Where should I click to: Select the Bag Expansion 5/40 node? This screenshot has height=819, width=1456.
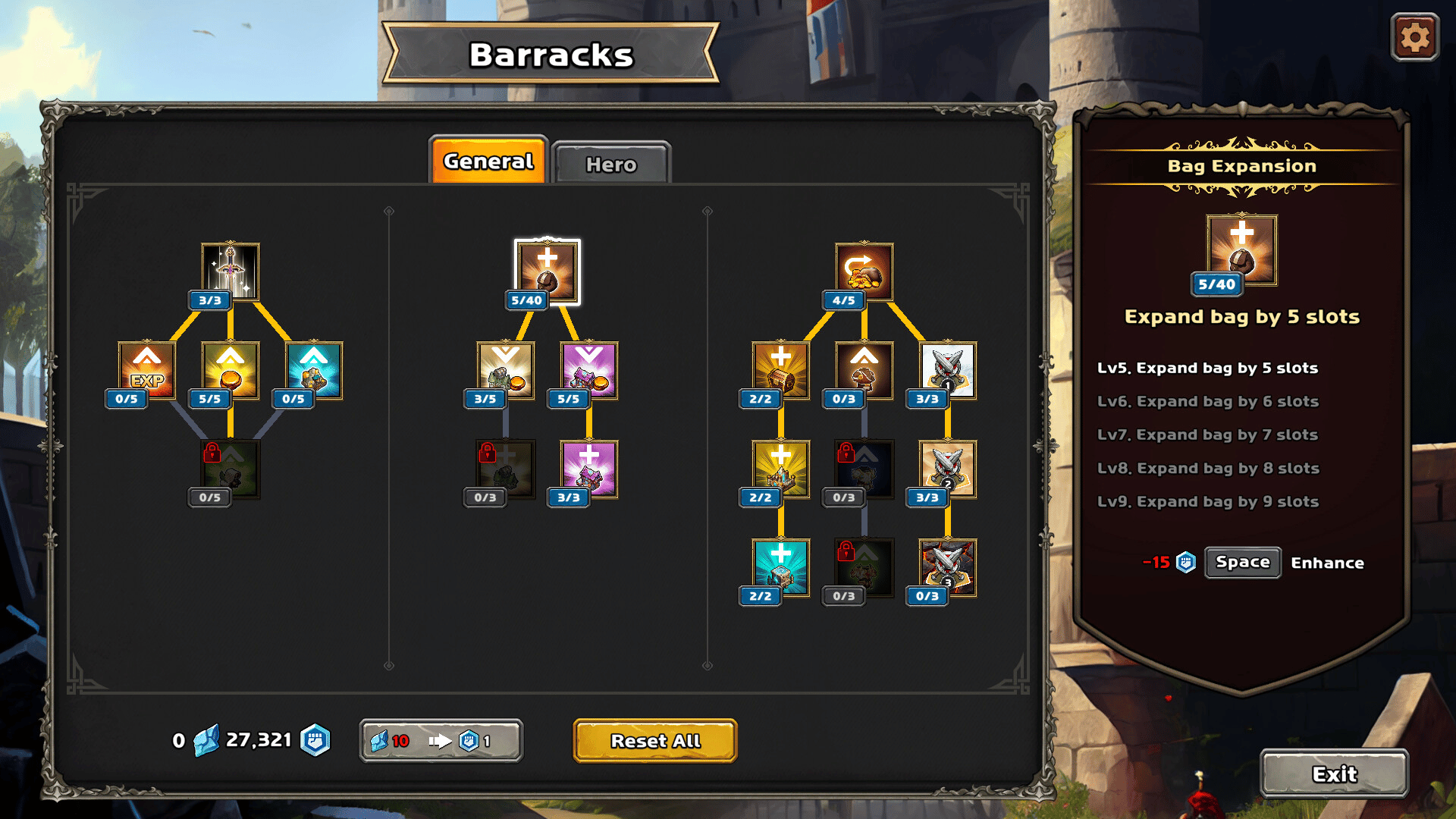pyautogui.click(x=547, y=272)
